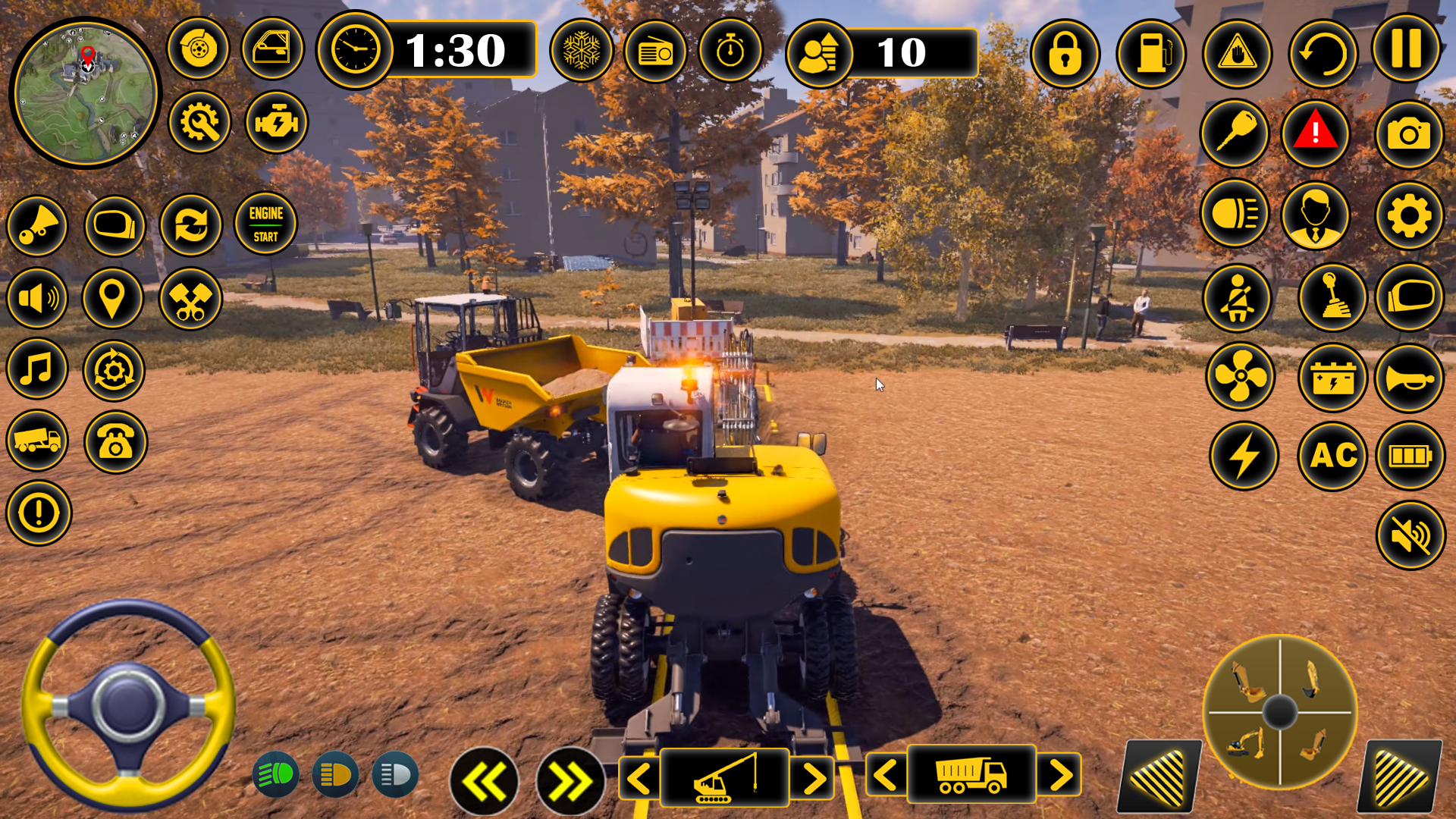Mute sound with the crossed speaker icon
This screenshot has width=1456, height=819.
point(1410,535)
